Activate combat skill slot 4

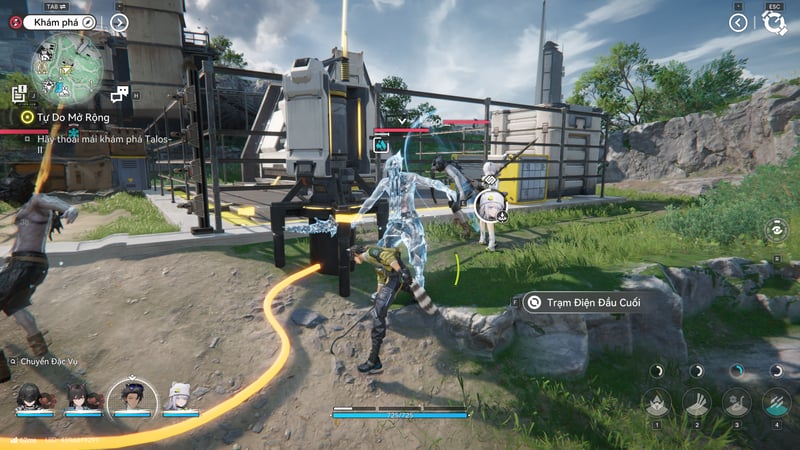point(777,402)
